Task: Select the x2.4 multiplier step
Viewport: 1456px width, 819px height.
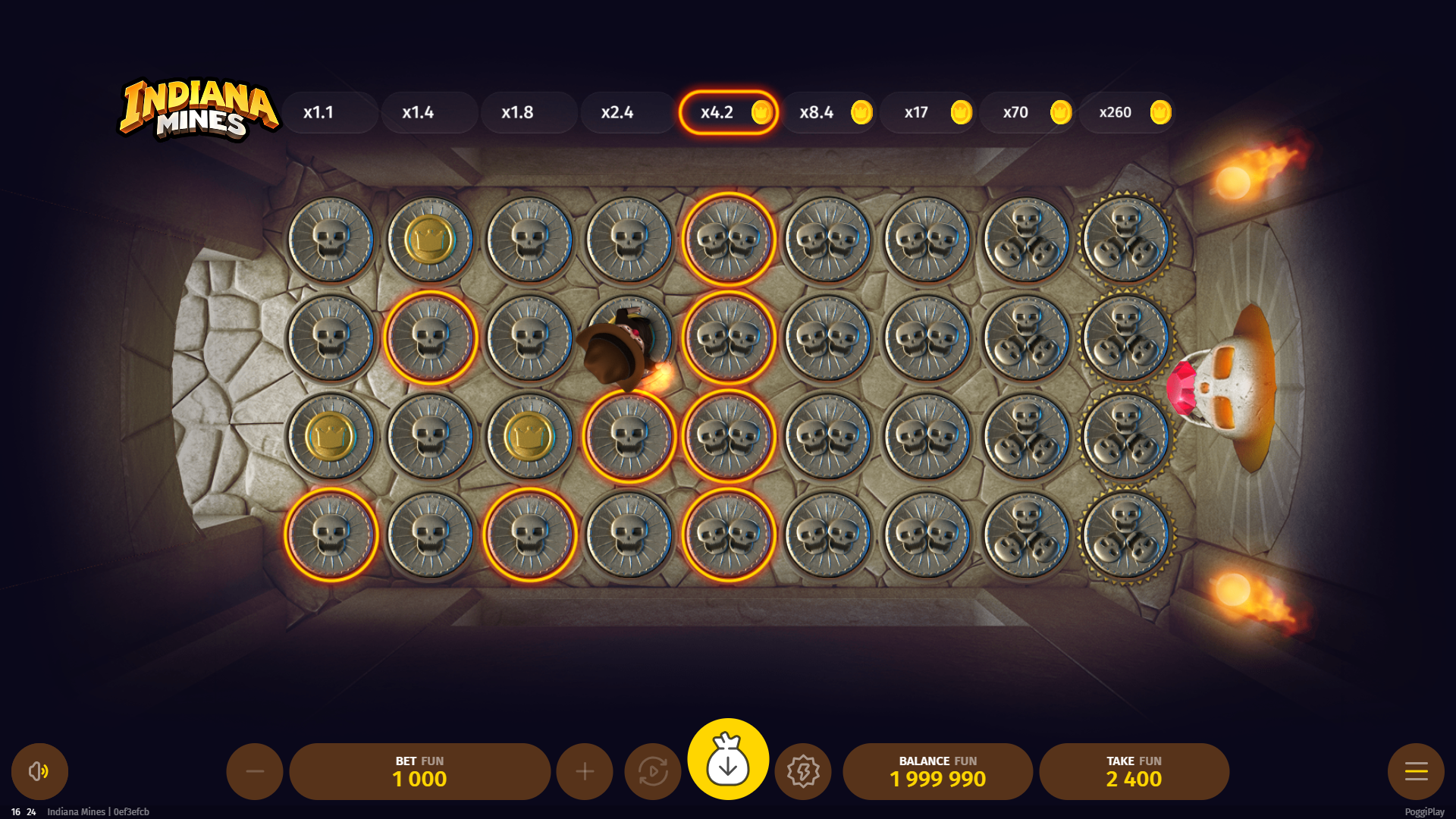Action: click(x=628, y=112)
